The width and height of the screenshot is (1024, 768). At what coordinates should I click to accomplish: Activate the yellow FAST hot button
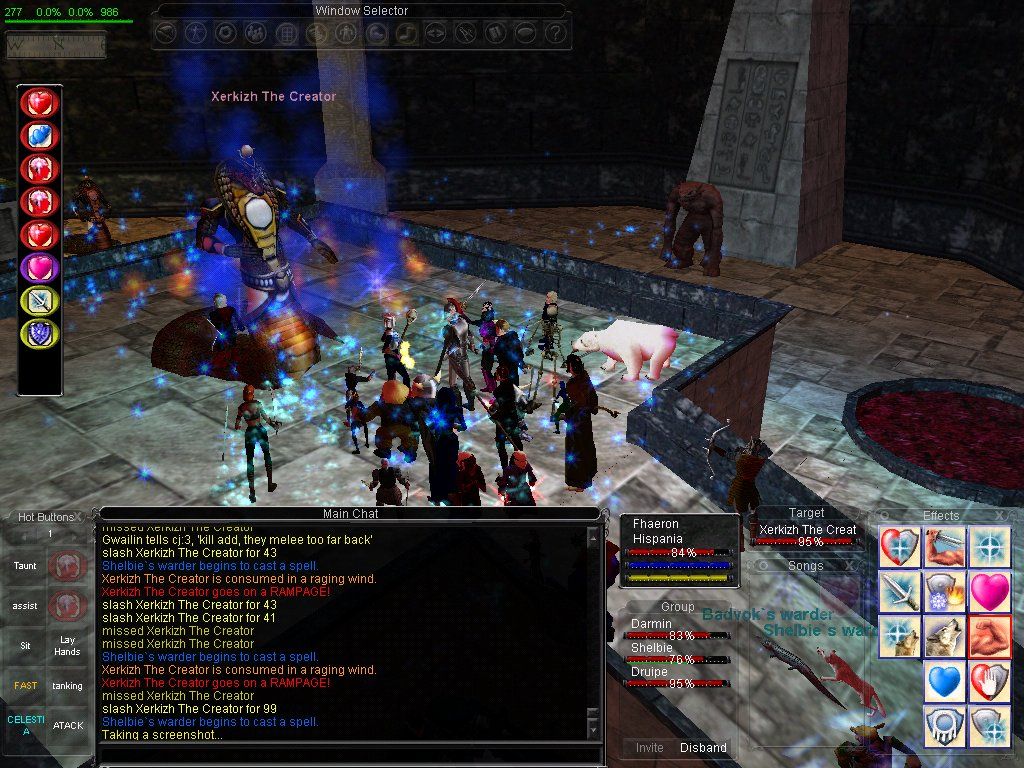click(25, 686)
